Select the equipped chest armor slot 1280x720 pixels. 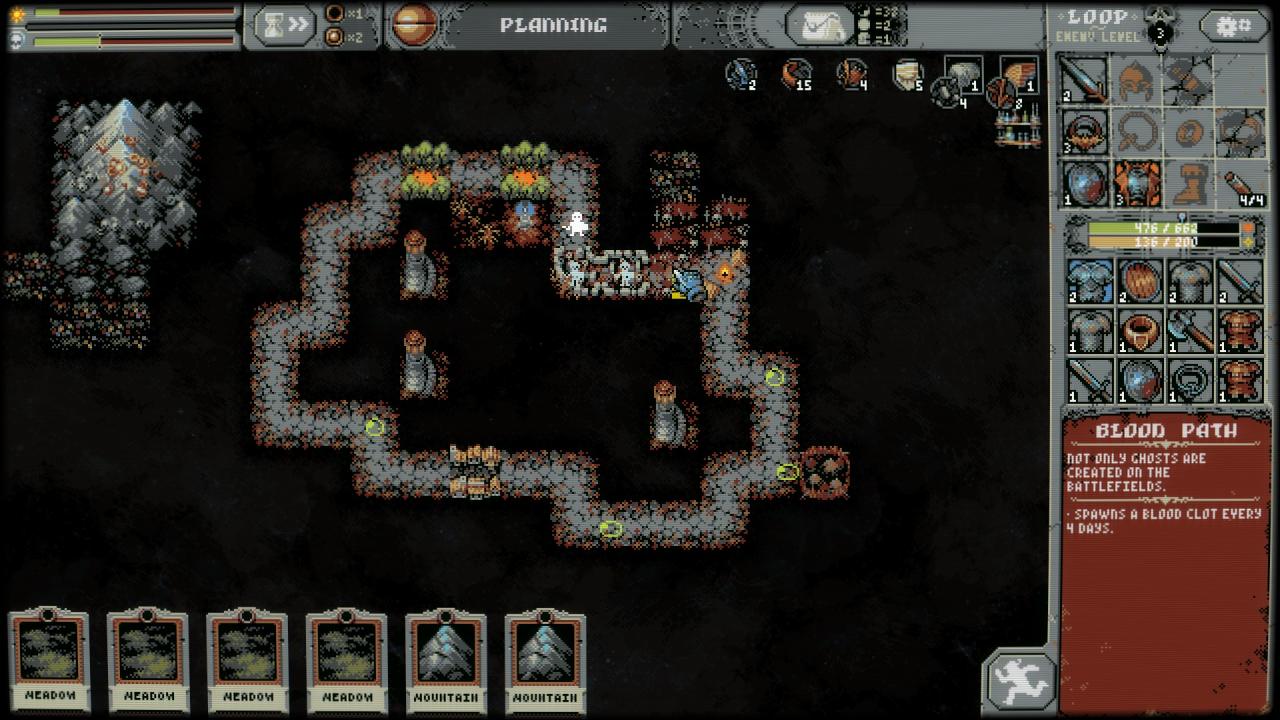click(x=1137, y=184)
